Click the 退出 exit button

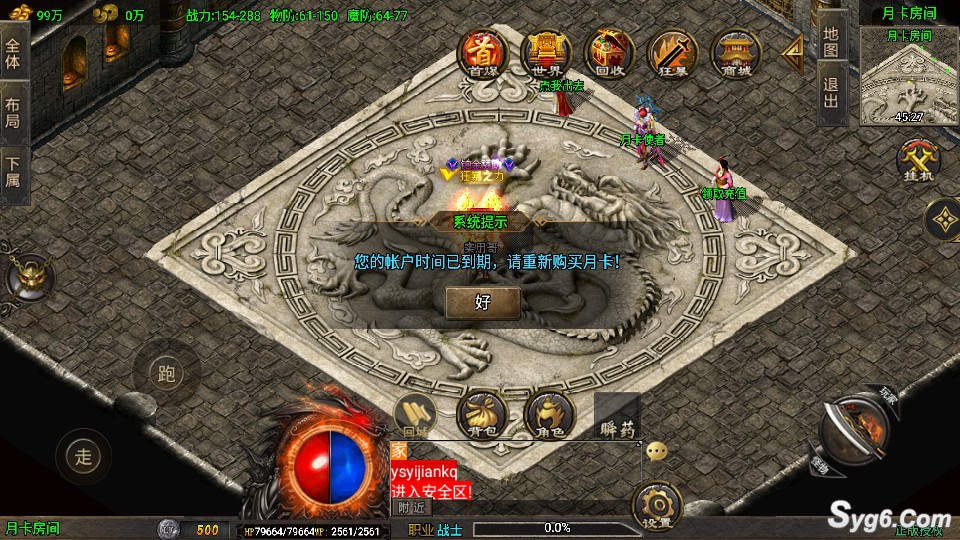click(x=832, y=95)
